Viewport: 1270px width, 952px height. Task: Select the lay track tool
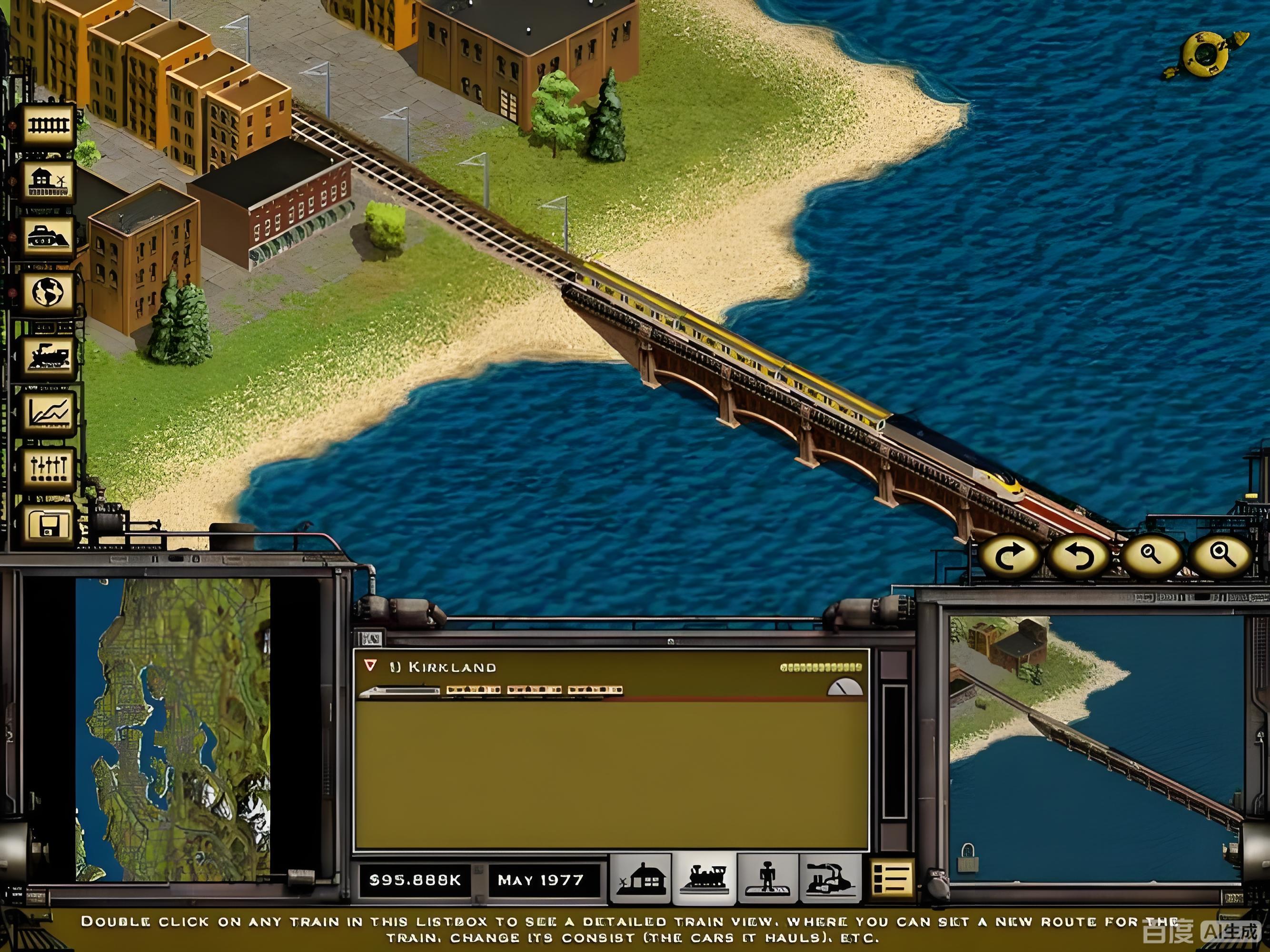coord(48,125)
